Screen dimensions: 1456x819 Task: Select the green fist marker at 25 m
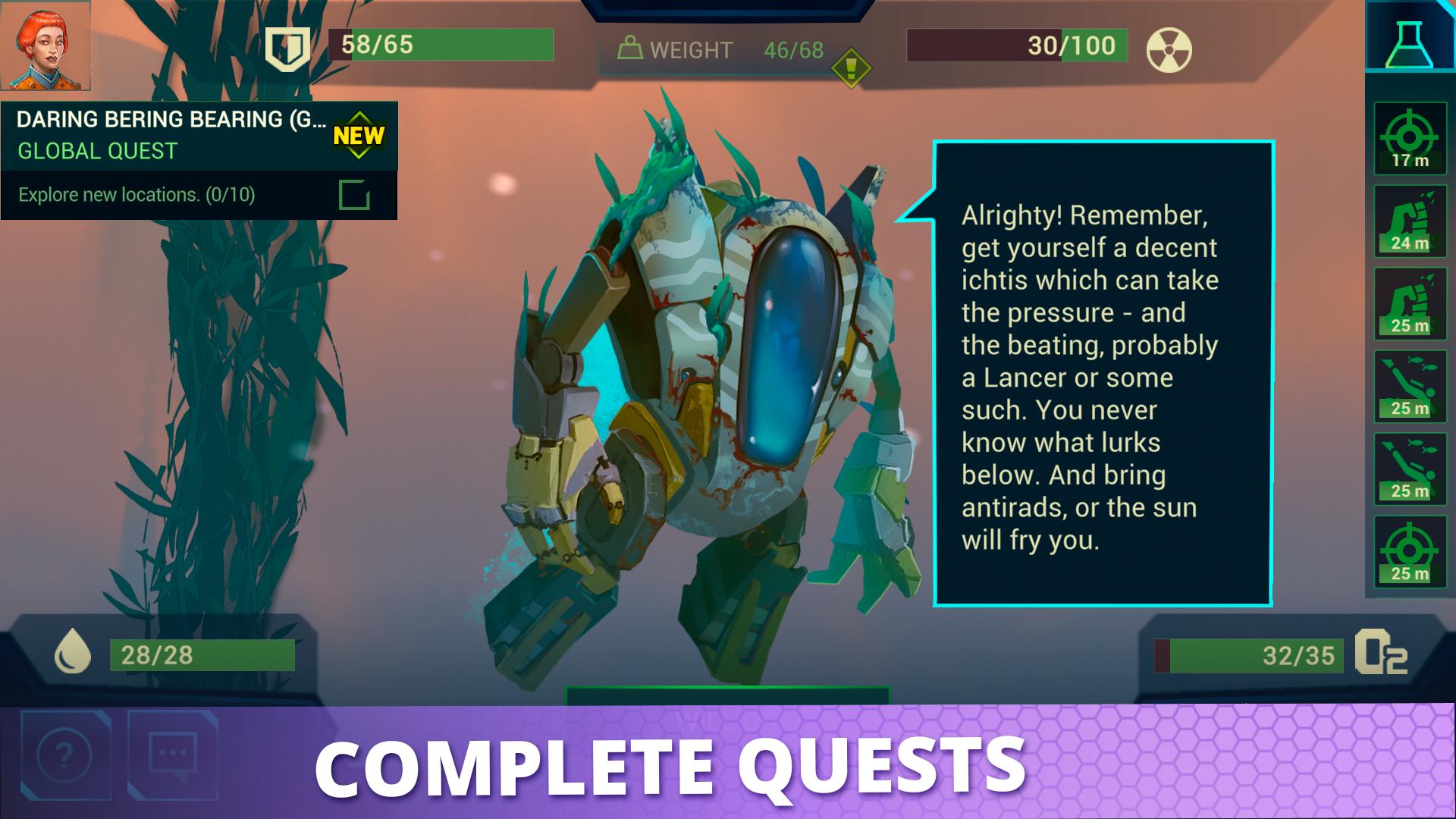pos(1410,304)
